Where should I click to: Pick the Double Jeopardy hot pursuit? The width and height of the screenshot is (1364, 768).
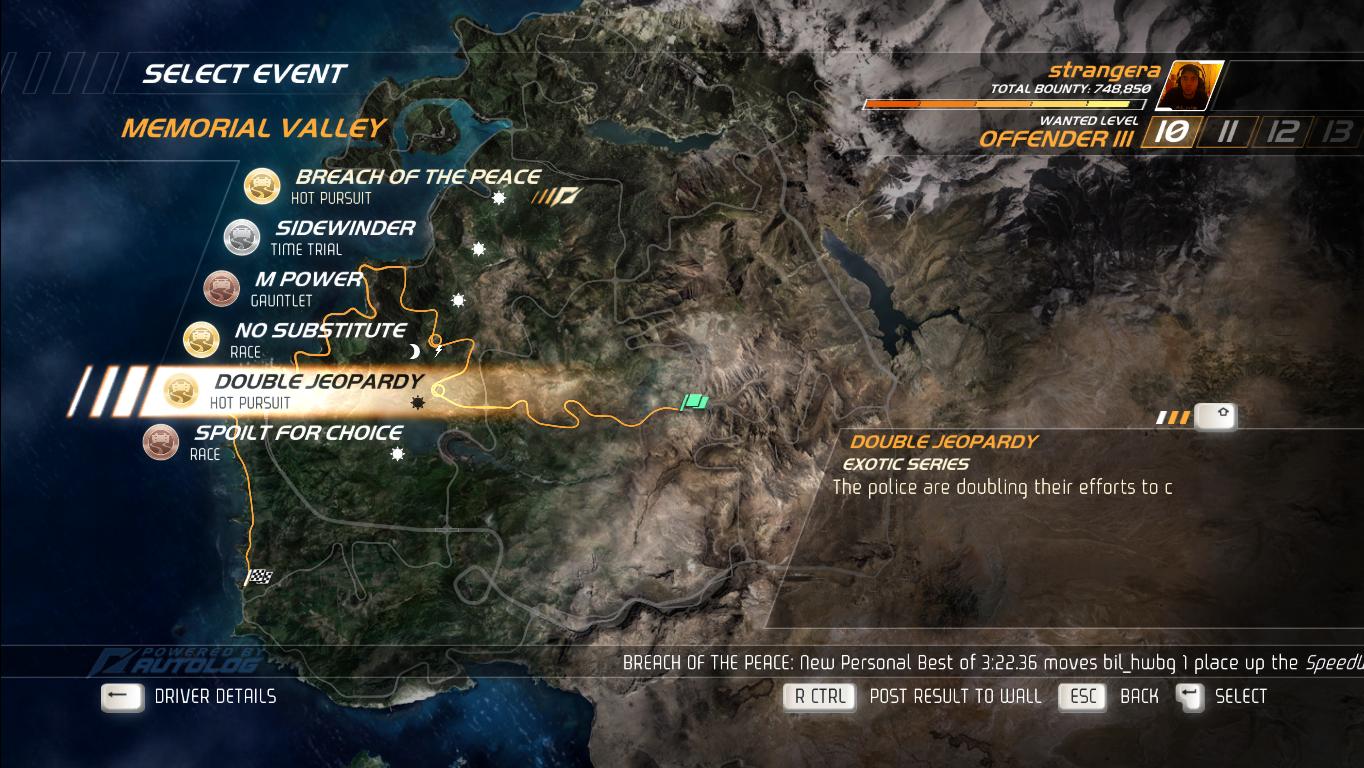[318, 382]
